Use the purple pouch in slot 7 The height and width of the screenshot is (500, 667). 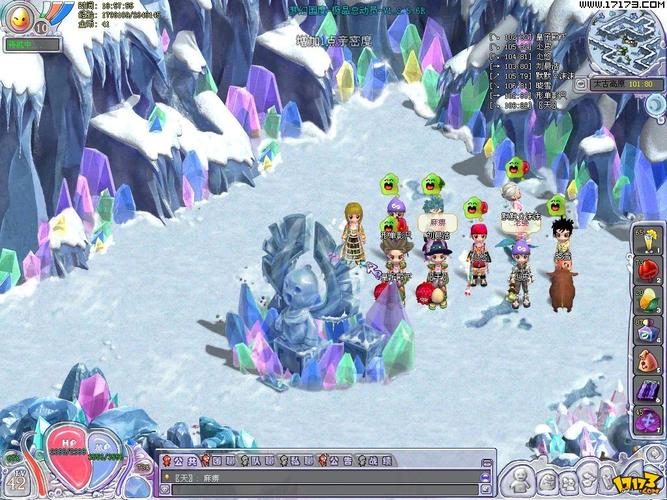(647, 420)
